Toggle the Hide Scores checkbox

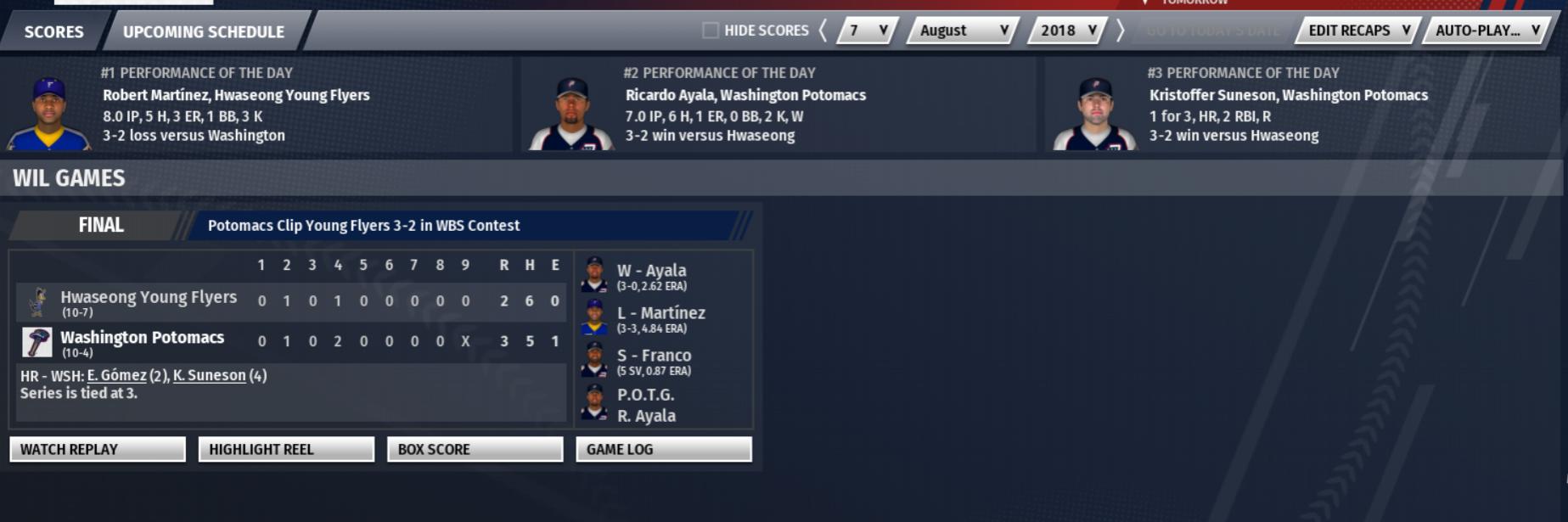tap(711, 31)
